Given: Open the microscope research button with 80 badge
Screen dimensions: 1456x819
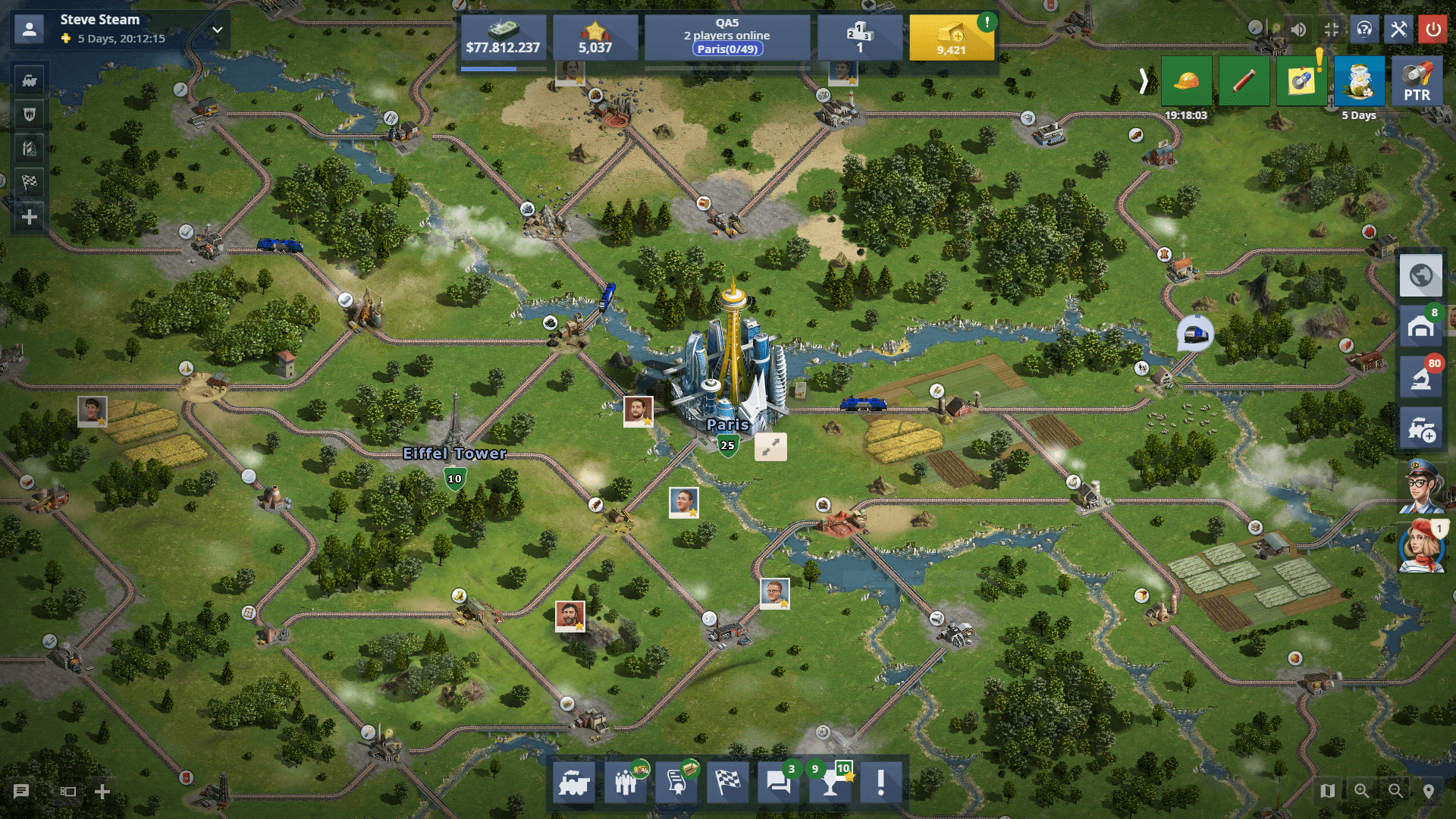Looking at the screenshot, I should [1420, 378].
